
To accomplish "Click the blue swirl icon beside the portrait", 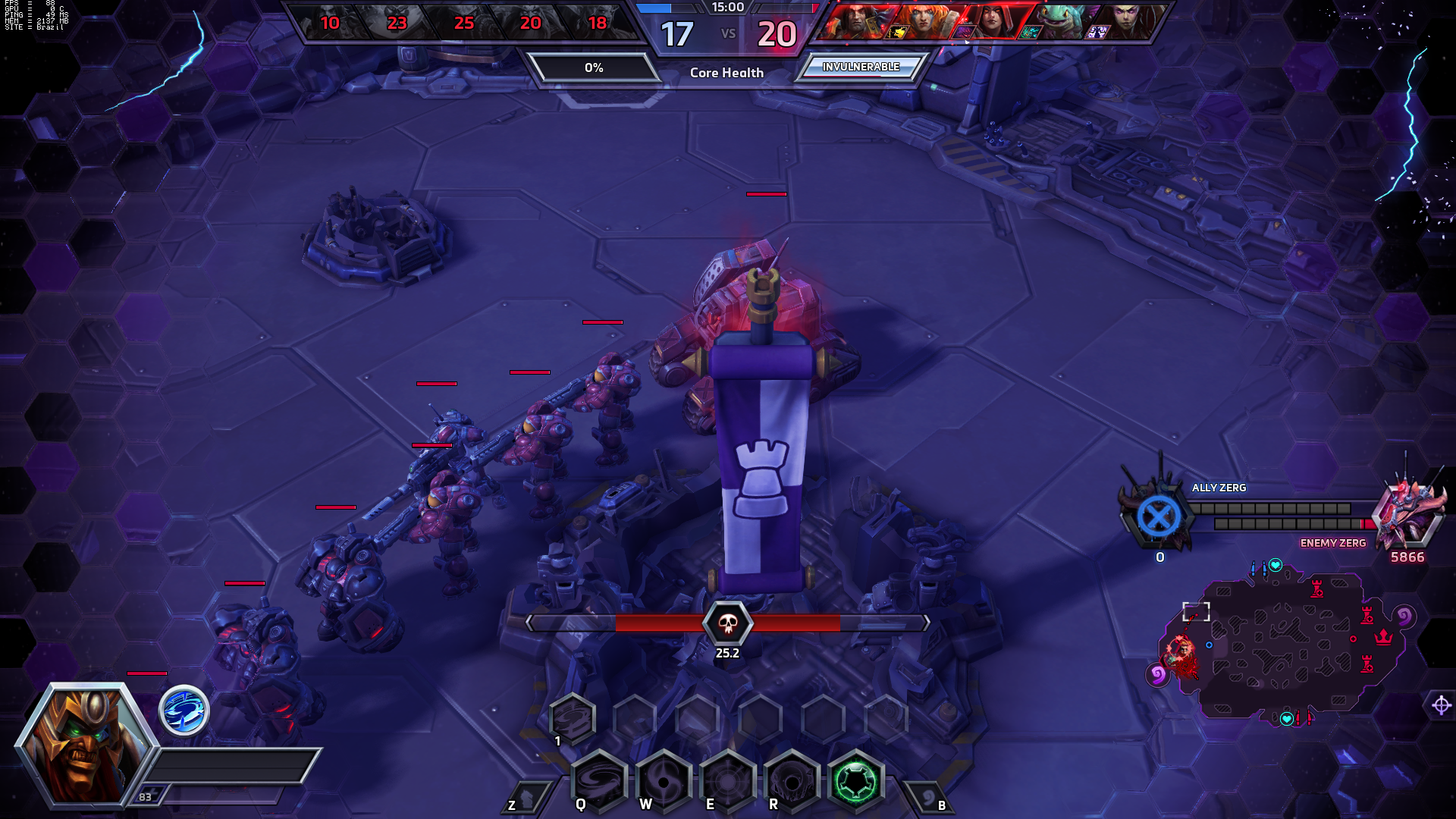I will (x=184, y=711).
